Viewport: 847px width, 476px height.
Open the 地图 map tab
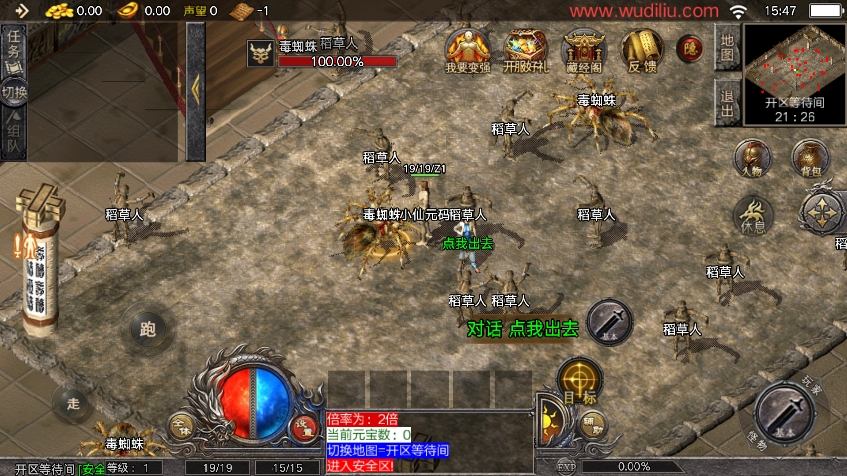click(x=727, y=46)
